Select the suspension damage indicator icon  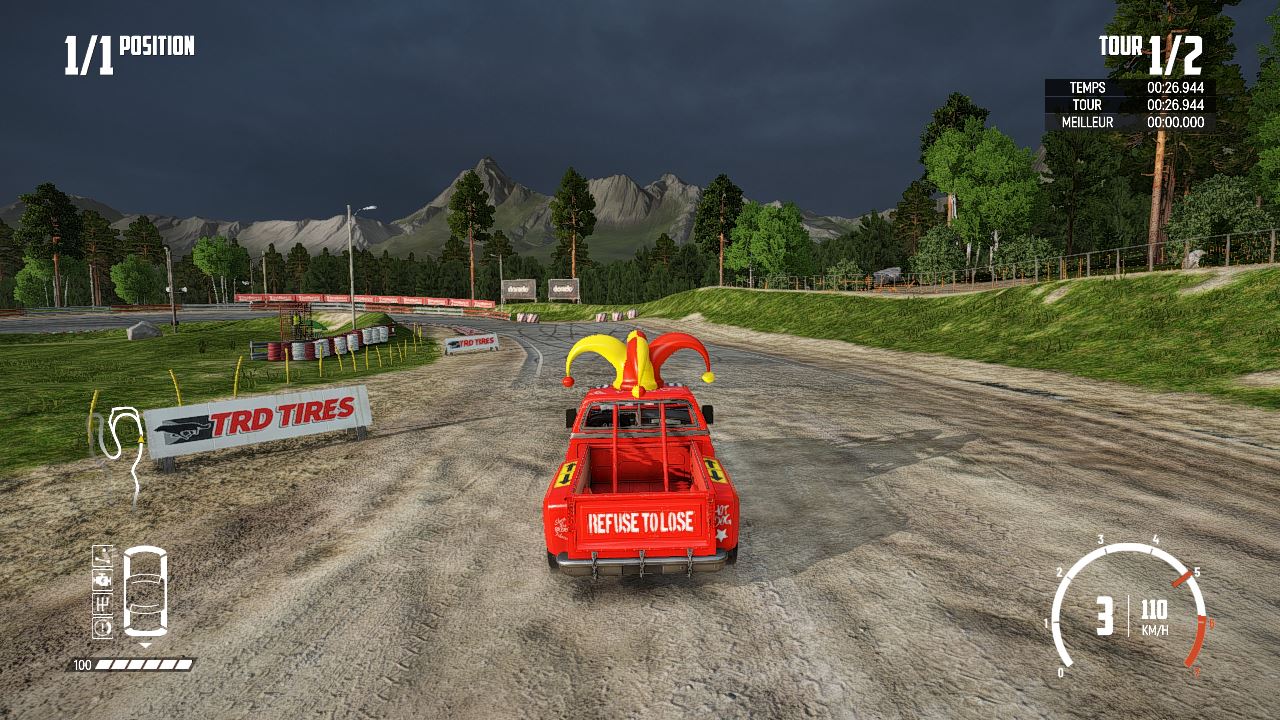click(102, 556)
